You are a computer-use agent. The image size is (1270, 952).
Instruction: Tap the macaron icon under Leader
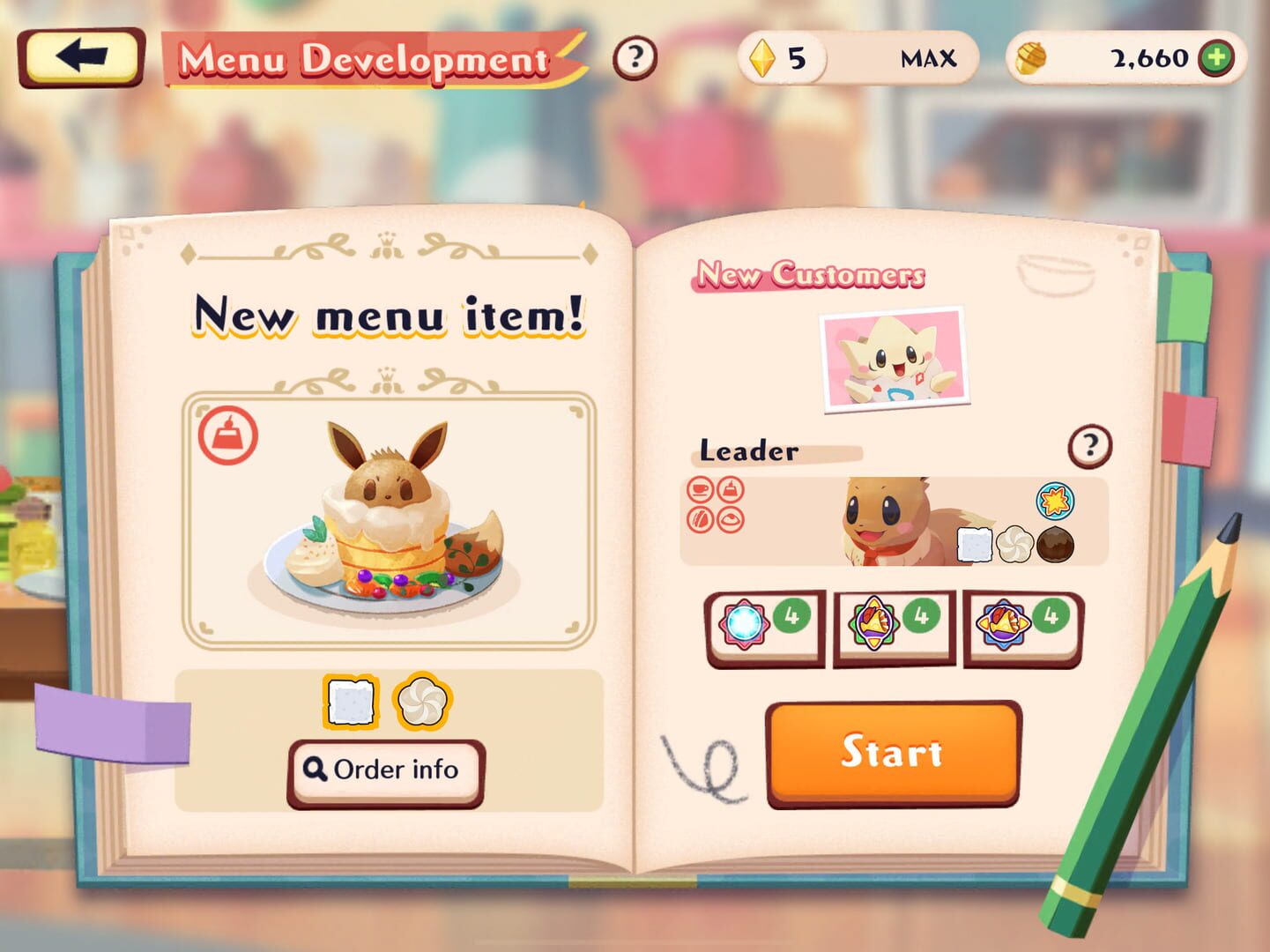(x=699, y=519)
